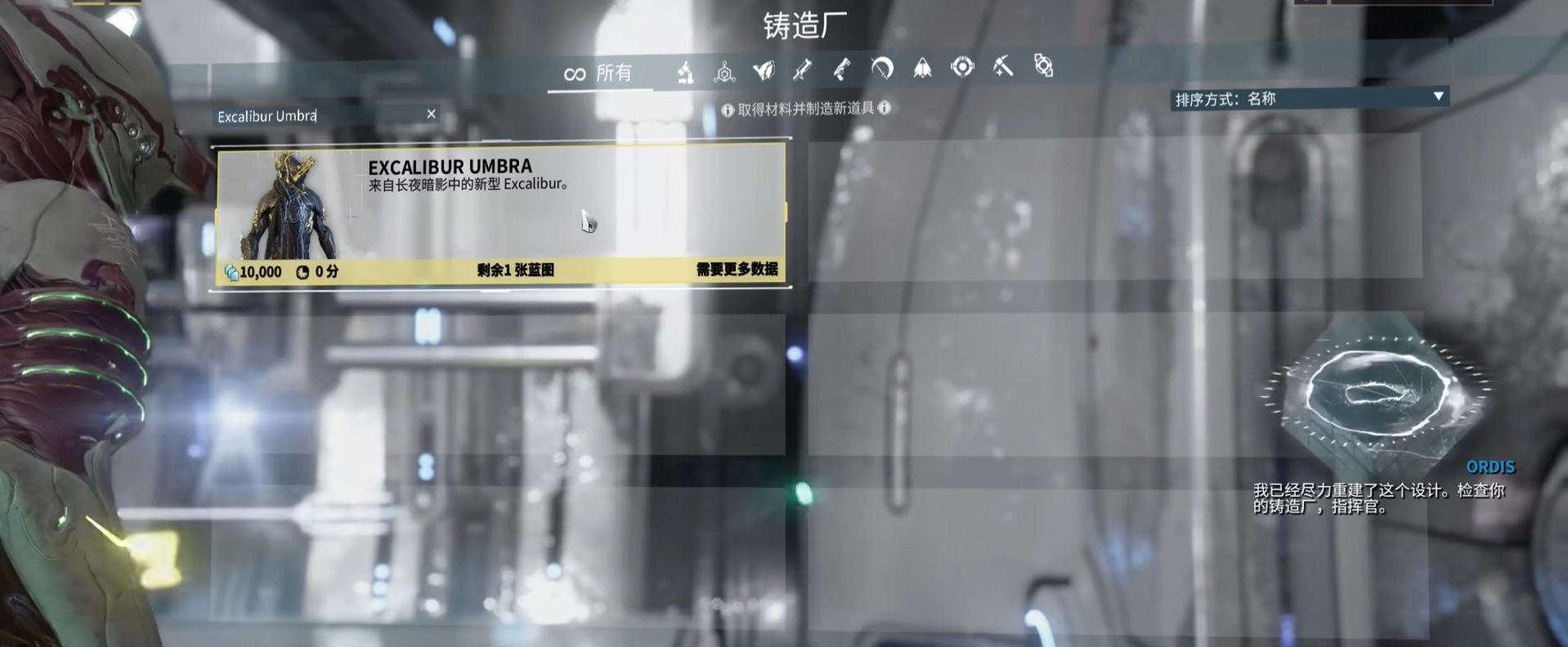1568x647 pixels.
Task: Open the hexagon molecule category tab
Action: point(724,73)
